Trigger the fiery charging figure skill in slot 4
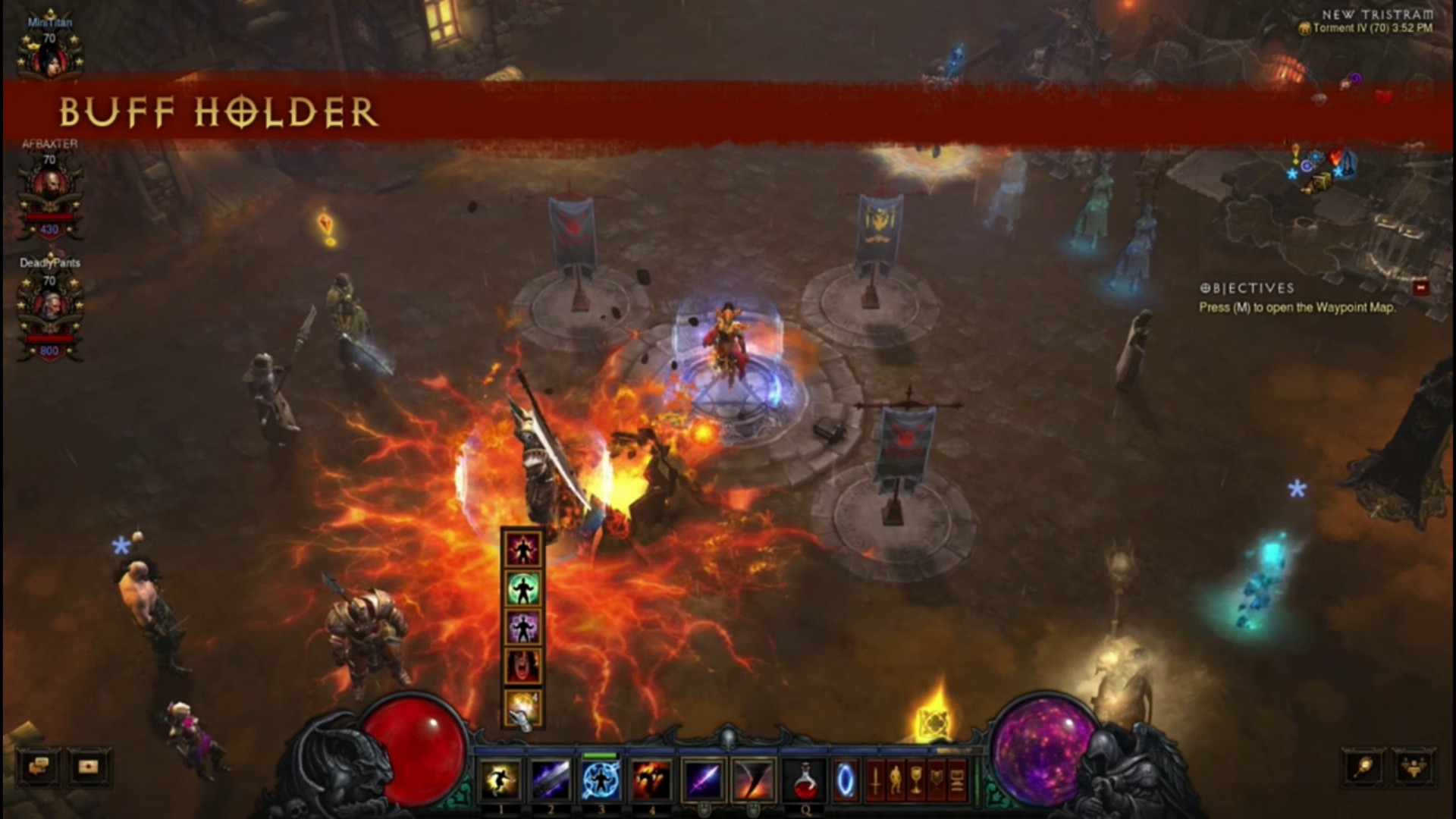Screen dimensions: 1456x819 point(651,780)
